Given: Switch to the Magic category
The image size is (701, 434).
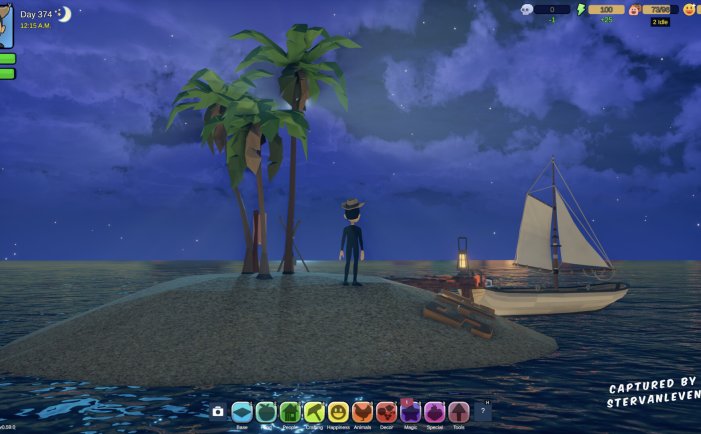Looking at the screenshot, I should click(x=410, y=412).
